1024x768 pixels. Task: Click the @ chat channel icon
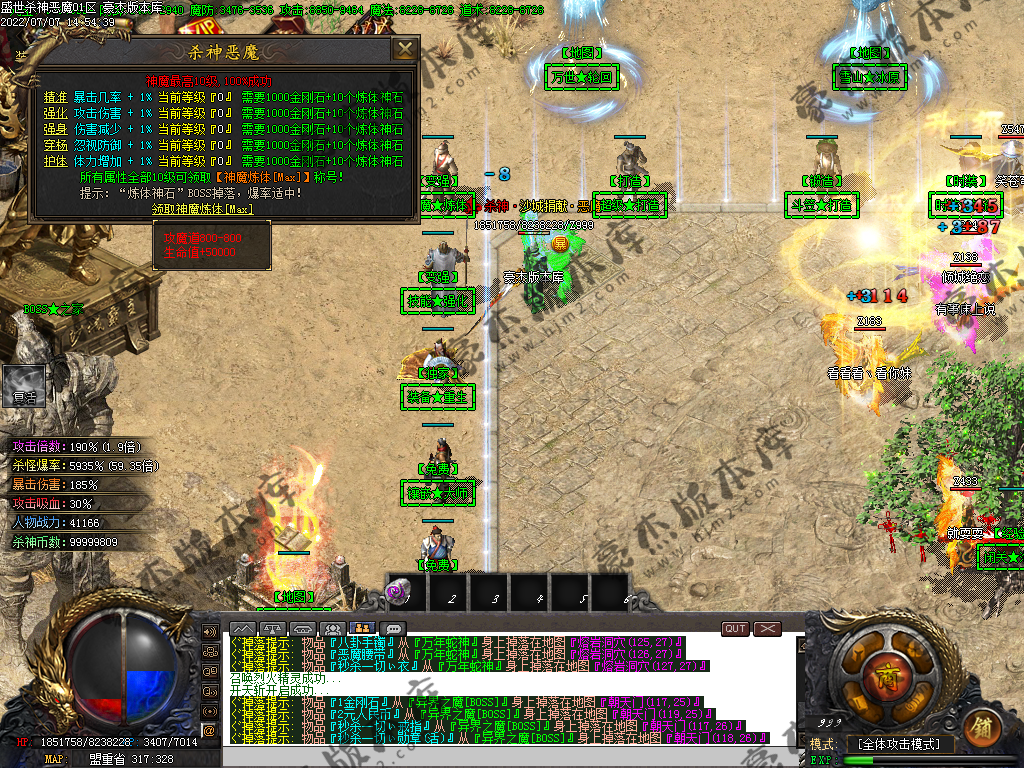pos(210,731)
